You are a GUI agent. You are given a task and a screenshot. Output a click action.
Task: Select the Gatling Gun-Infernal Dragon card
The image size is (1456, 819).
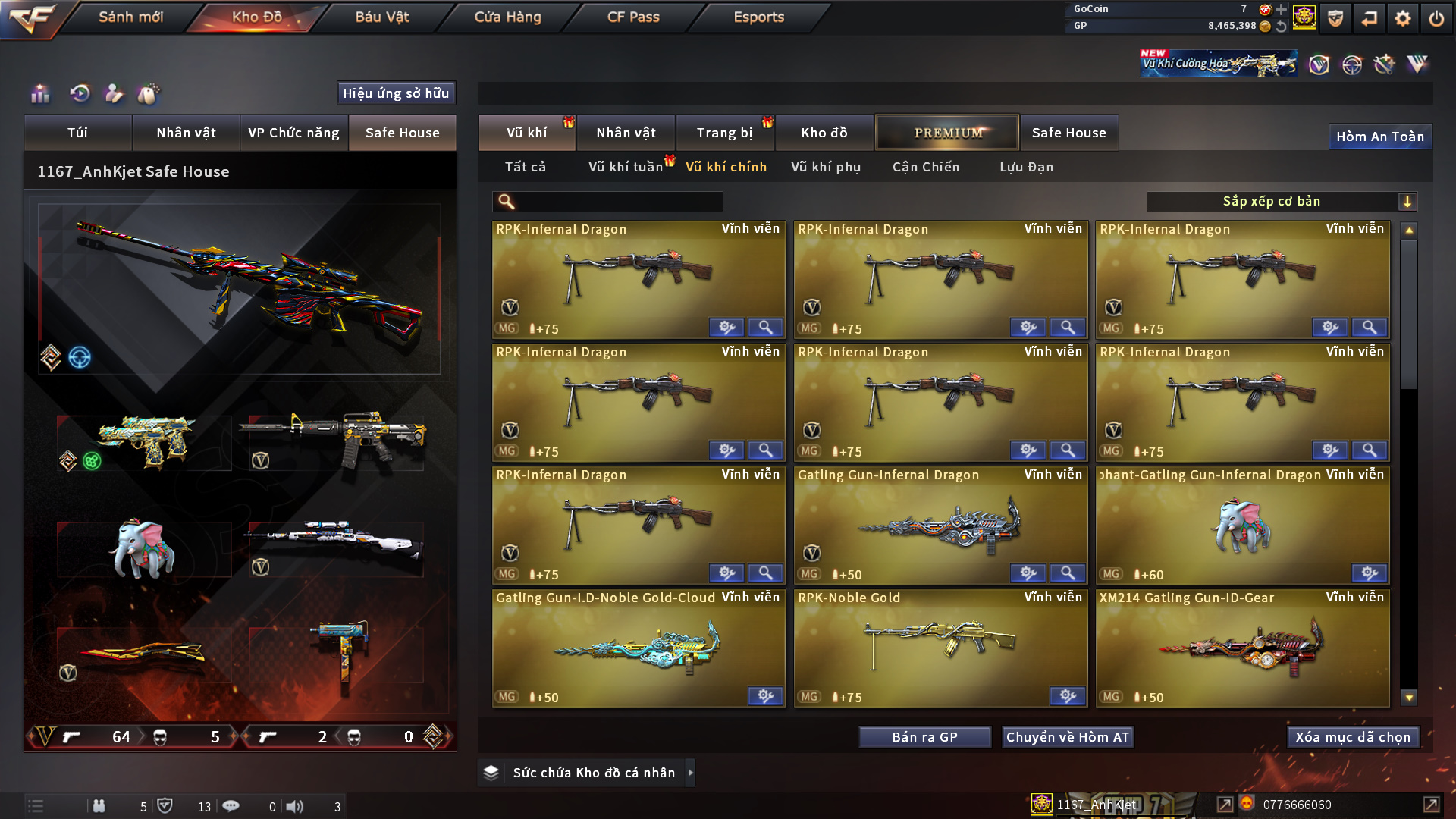(940, 525)
